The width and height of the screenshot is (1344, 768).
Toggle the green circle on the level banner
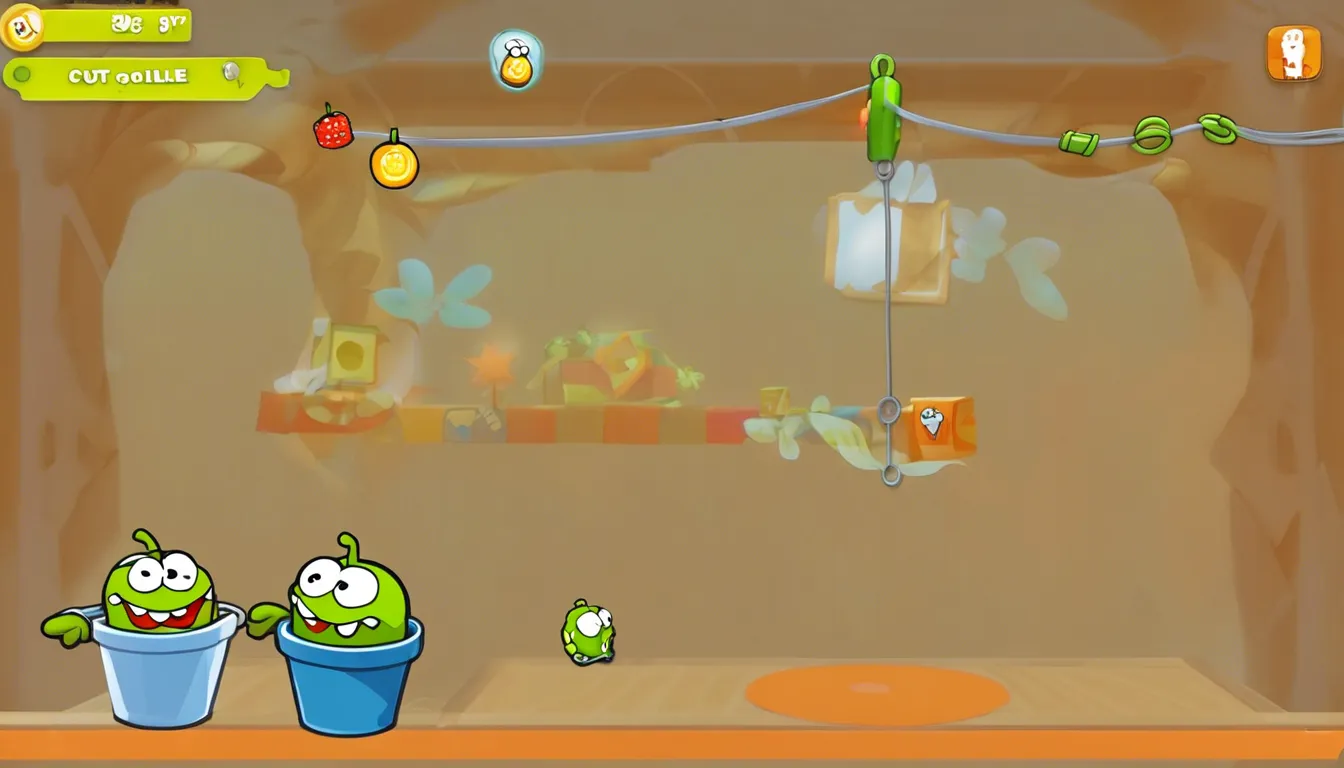[x=21, y=74]
